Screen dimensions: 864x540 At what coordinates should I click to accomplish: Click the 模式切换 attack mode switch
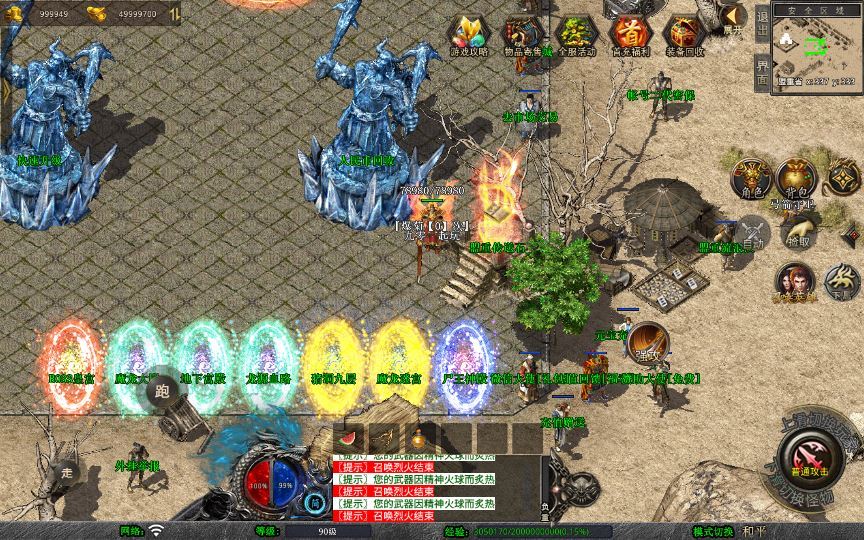(713, 531)
